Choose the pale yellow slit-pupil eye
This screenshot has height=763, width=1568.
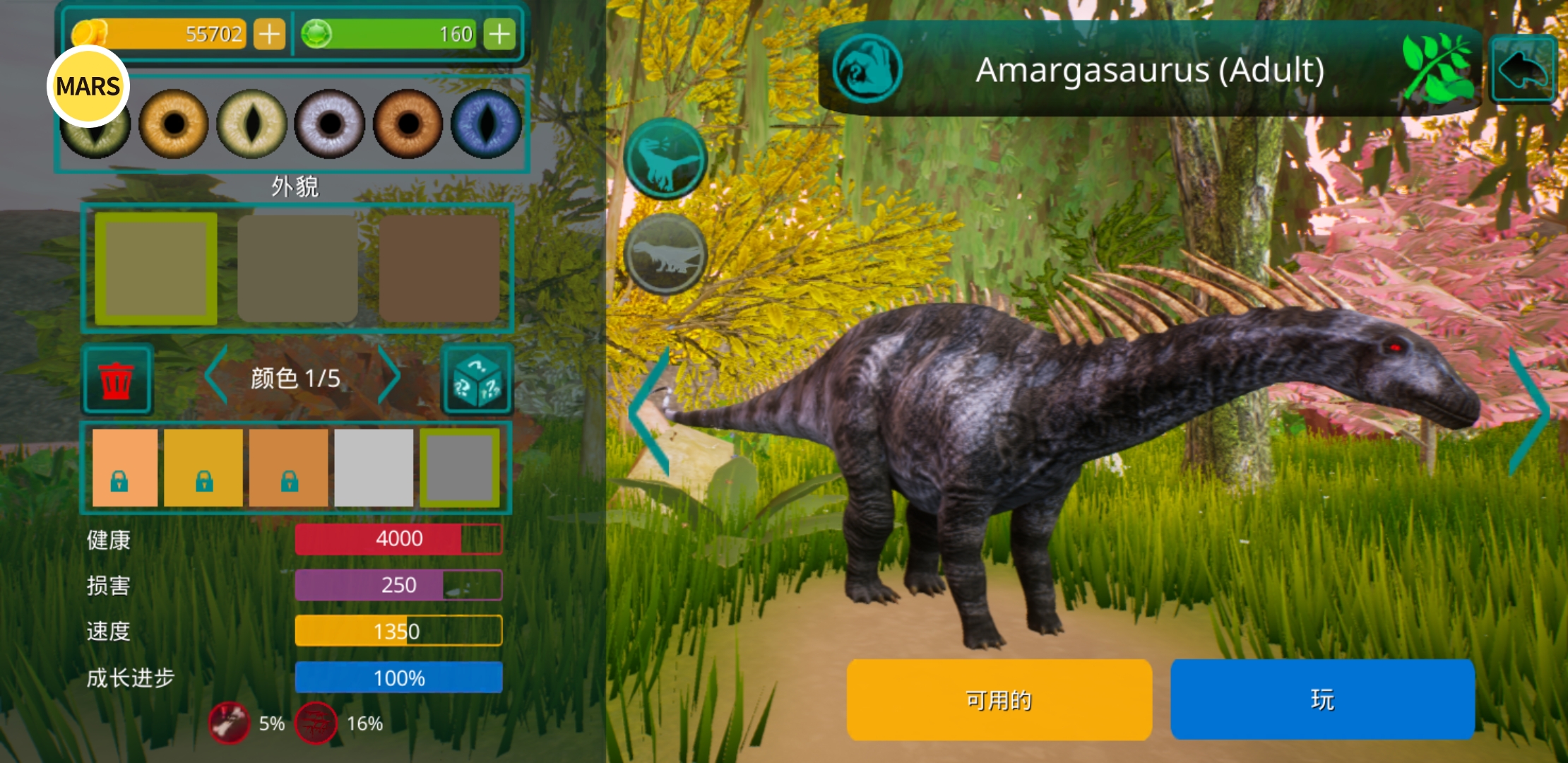click(x=251, y=124)
